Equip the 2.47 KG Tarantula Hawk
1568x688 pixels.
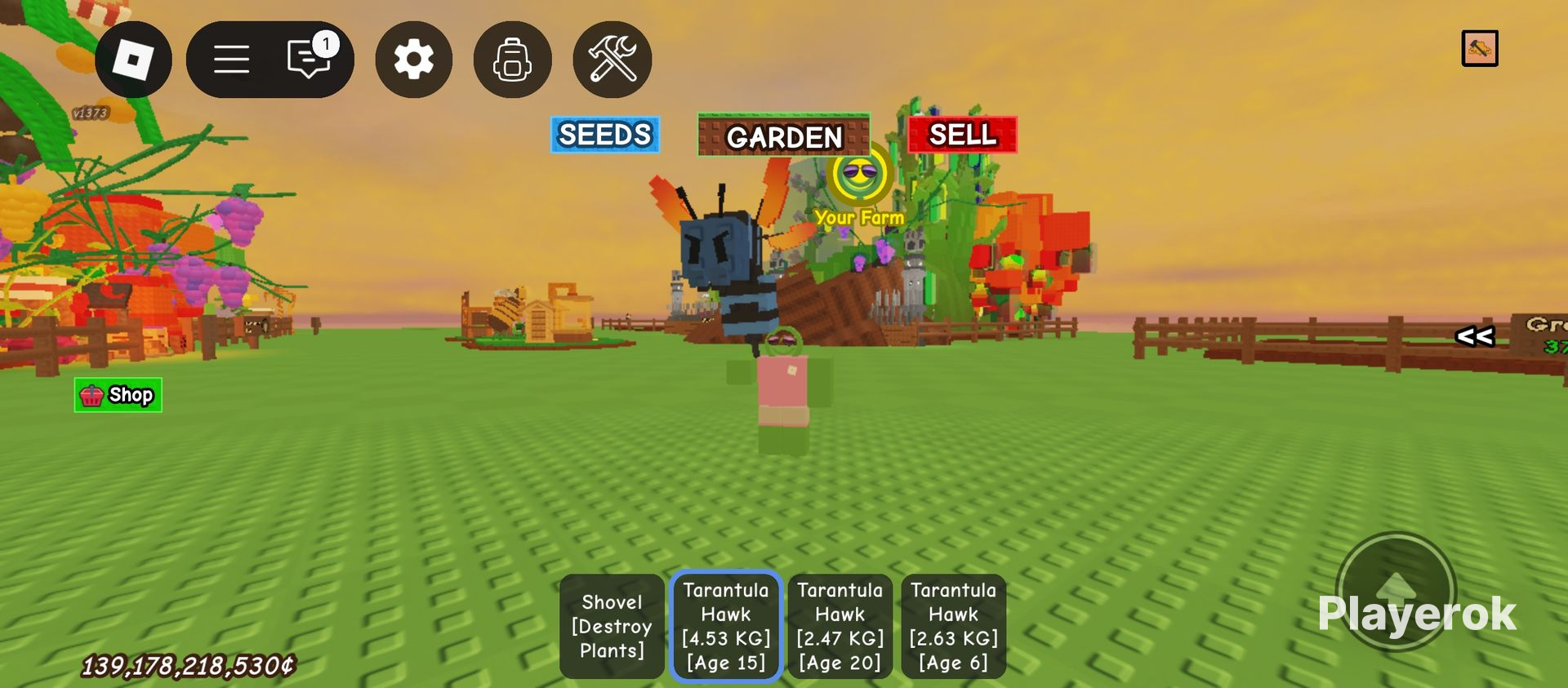pos(840,625)
